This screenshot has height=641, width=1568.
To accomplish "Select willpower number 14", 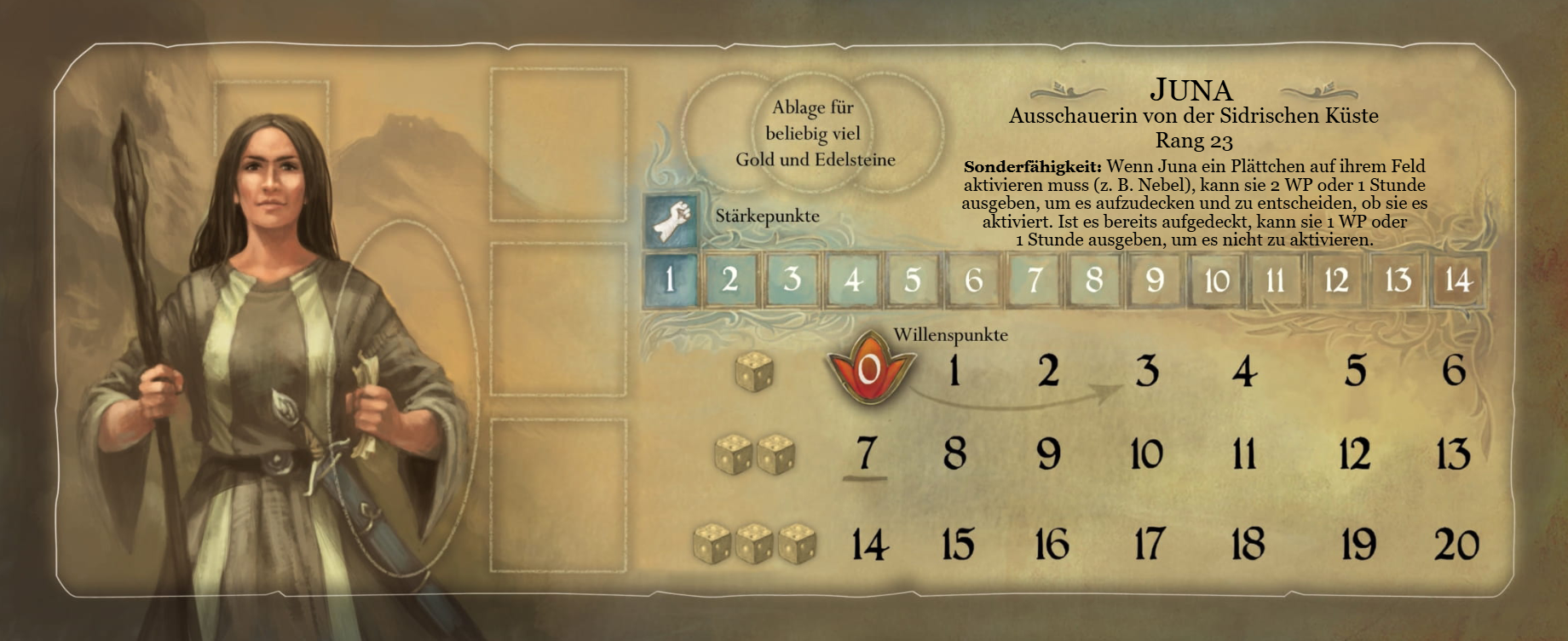I will point(870,545).
